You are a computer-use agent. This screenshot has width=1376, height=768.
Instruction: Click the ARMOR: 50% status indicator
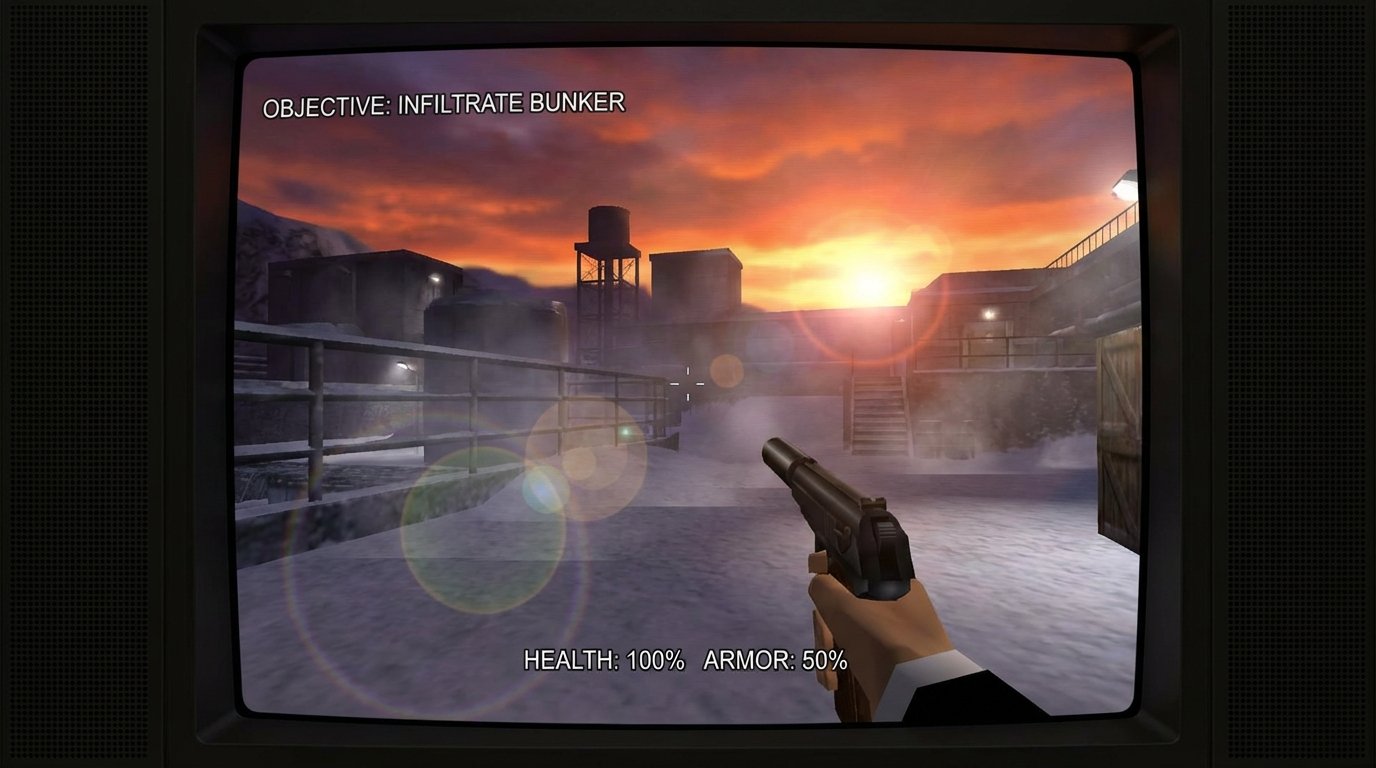point(776,660)
